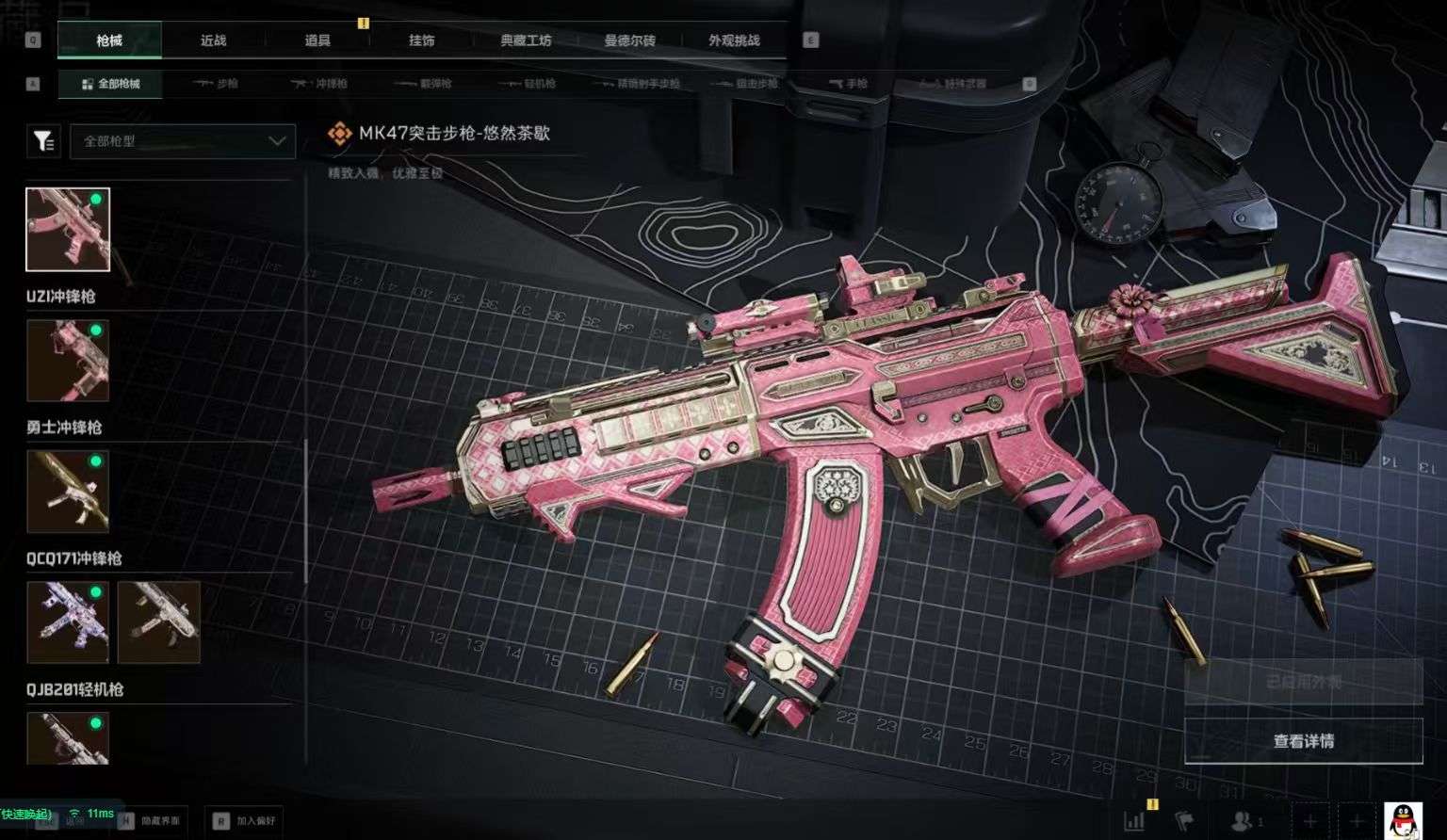Filter by 冲锋枪 submachine gun category
Image resolution: width=1447 pixels, height=840 pixels.
(319, 84)
